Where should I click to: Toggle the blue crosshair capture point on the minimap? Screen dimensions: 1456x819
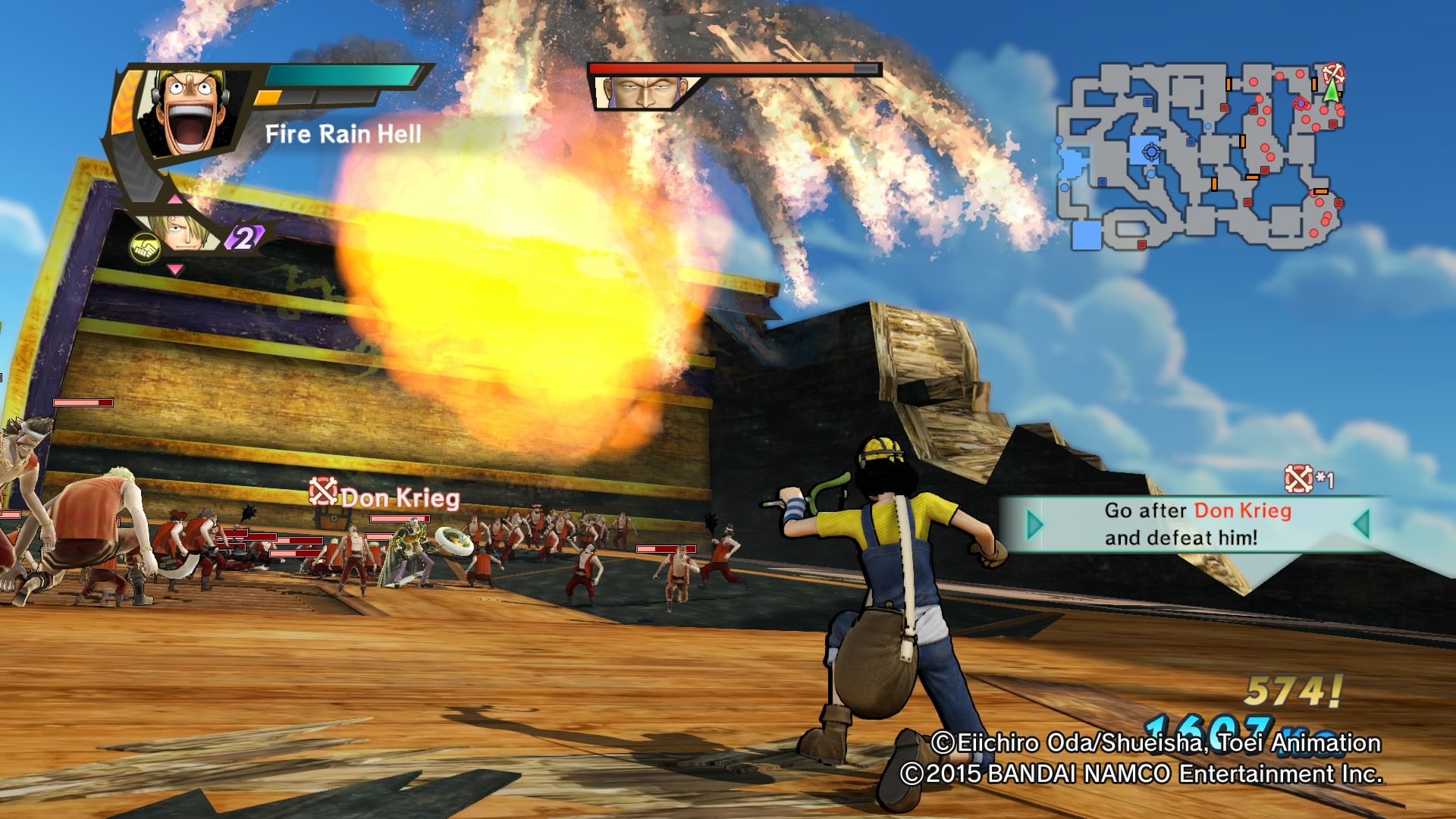(x=1152, y=151)
